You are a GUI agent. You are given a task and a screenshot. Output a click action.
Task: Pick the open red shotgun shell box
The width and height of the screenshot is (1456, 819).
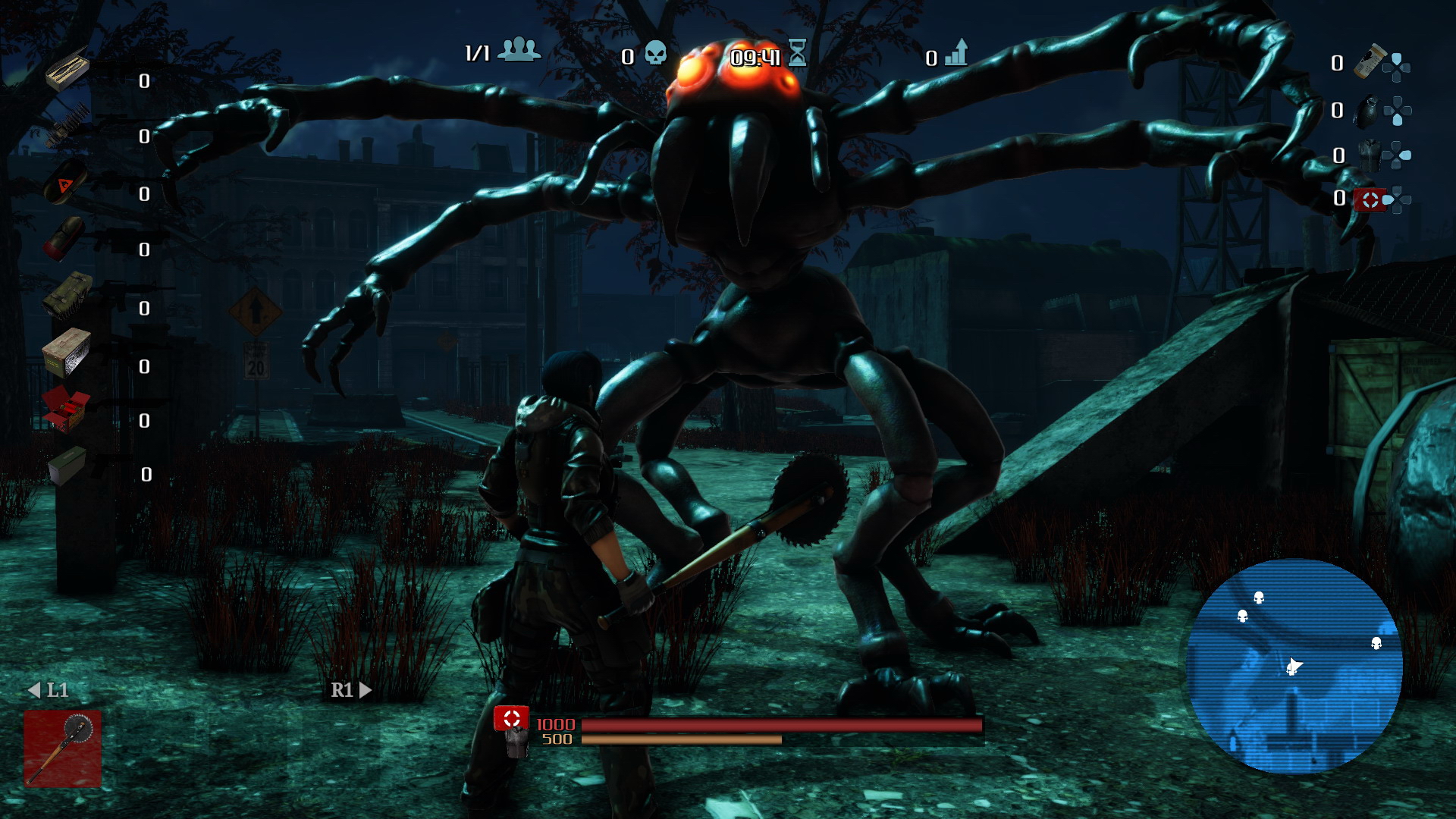click(x=67, y=409)
